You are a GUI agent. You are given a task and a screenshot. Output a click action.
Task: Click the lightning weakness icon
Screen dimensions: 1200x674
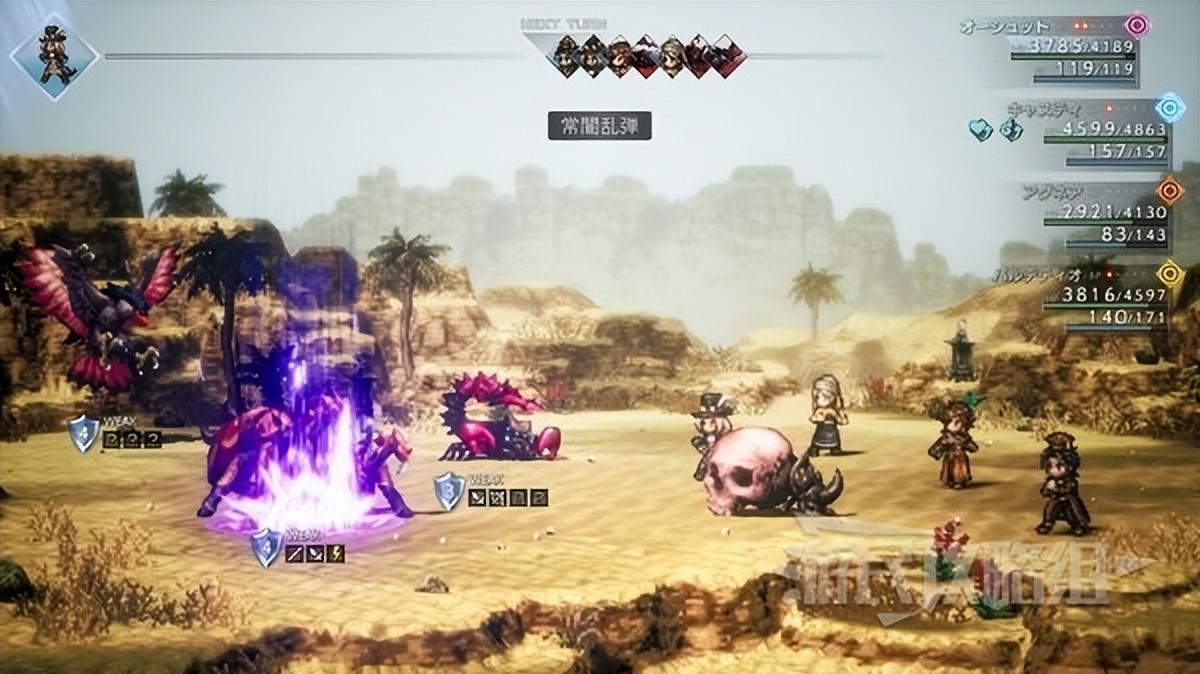pyautogui.click(x=335, y=553)
